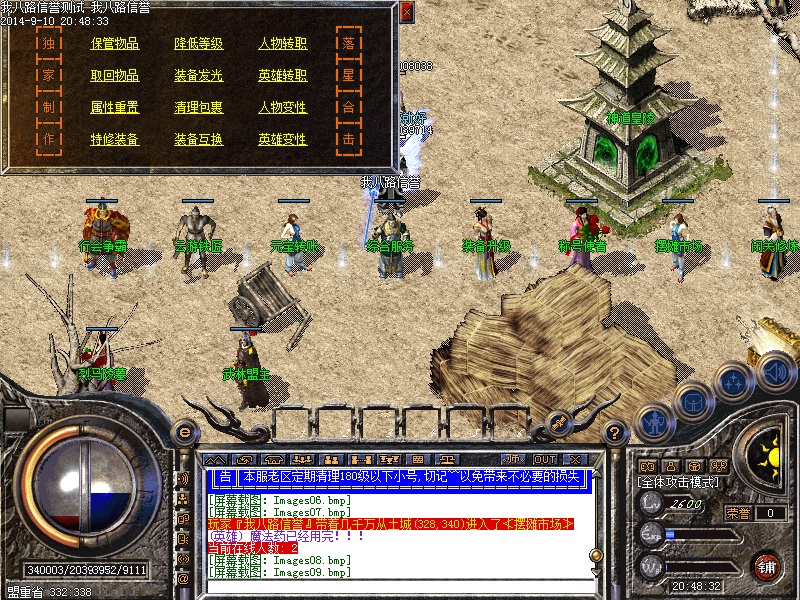Image resolution: width=800 pixels, height=600 pixels.
Task: Close the NPC service menu panel
Action: point(406,12)
